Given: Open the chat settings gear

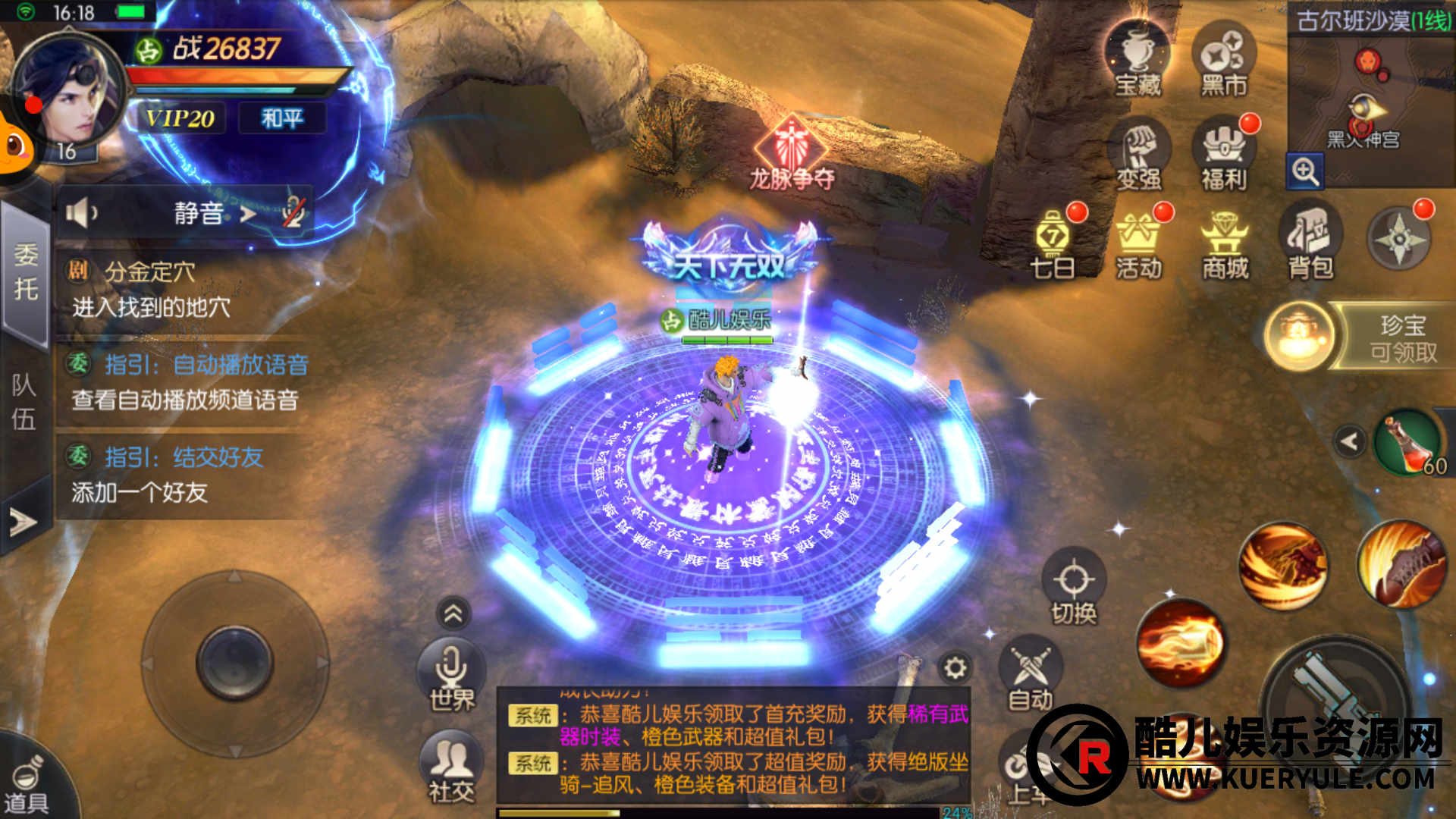Looking at the screenshot, I should (x=955, y=668).
